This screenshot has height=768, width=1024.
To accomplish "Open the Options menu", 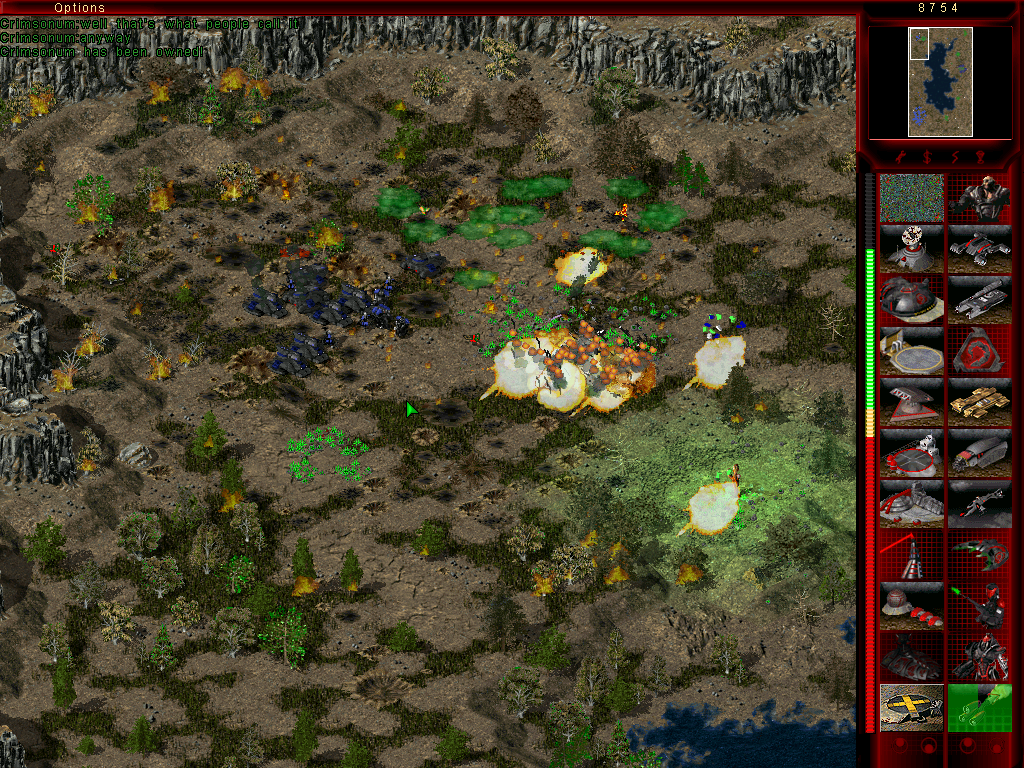I will tap(79, 8).
